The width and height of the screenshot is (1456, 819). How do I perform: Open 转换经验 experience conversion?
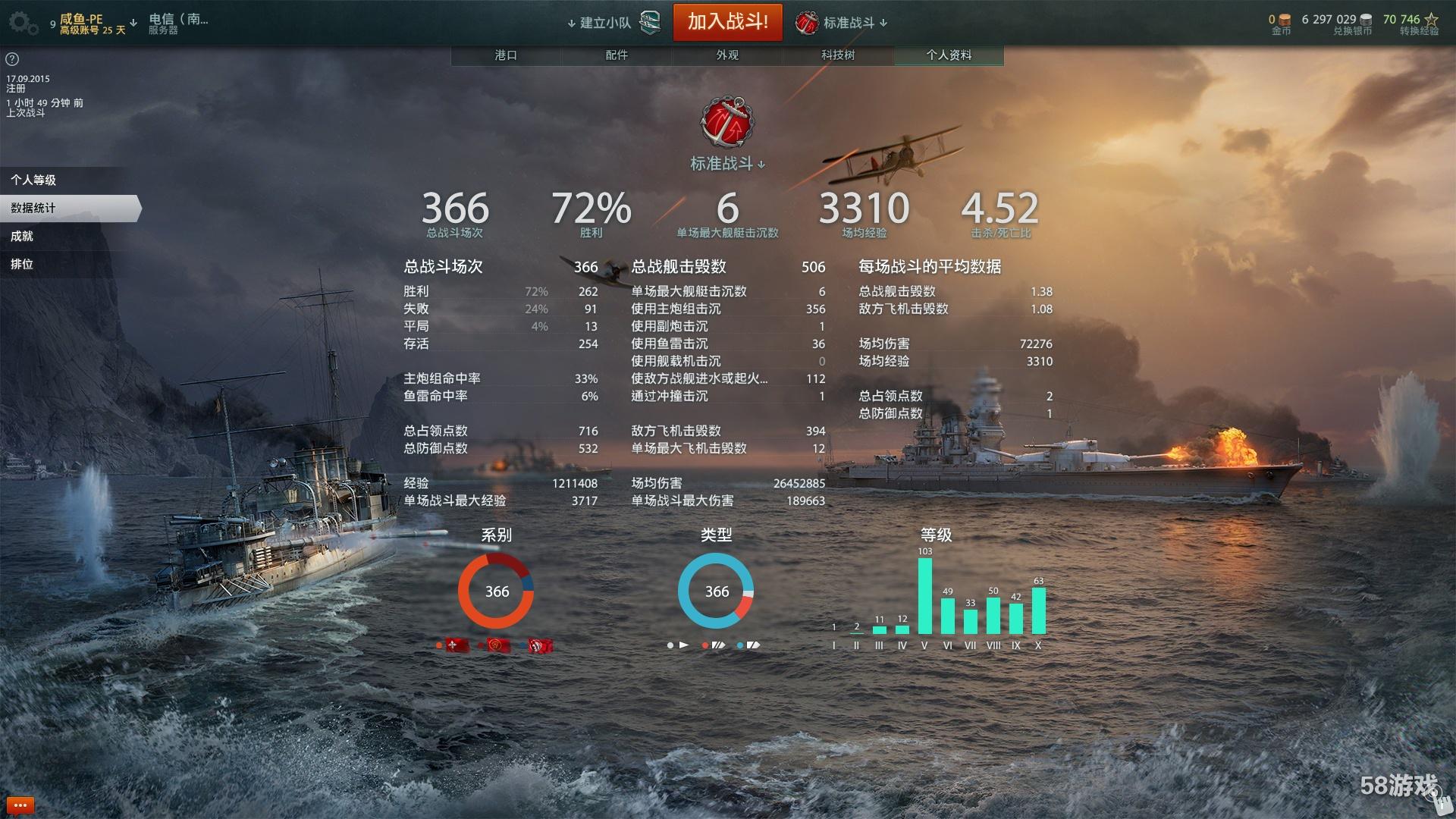pyautogui.click(x=1411, y=24)
